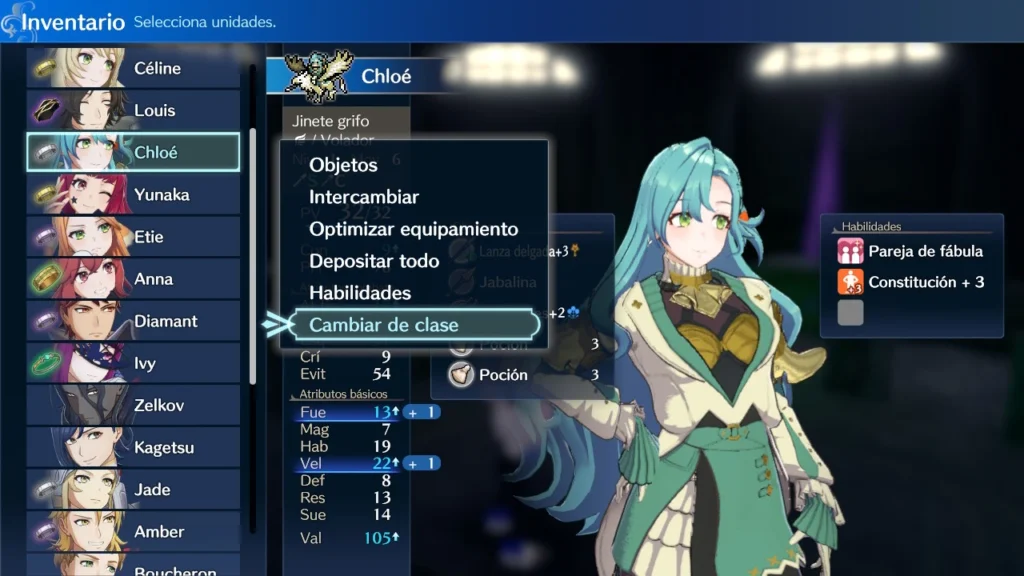Select Objetos from the unit menu

(343, 165)
